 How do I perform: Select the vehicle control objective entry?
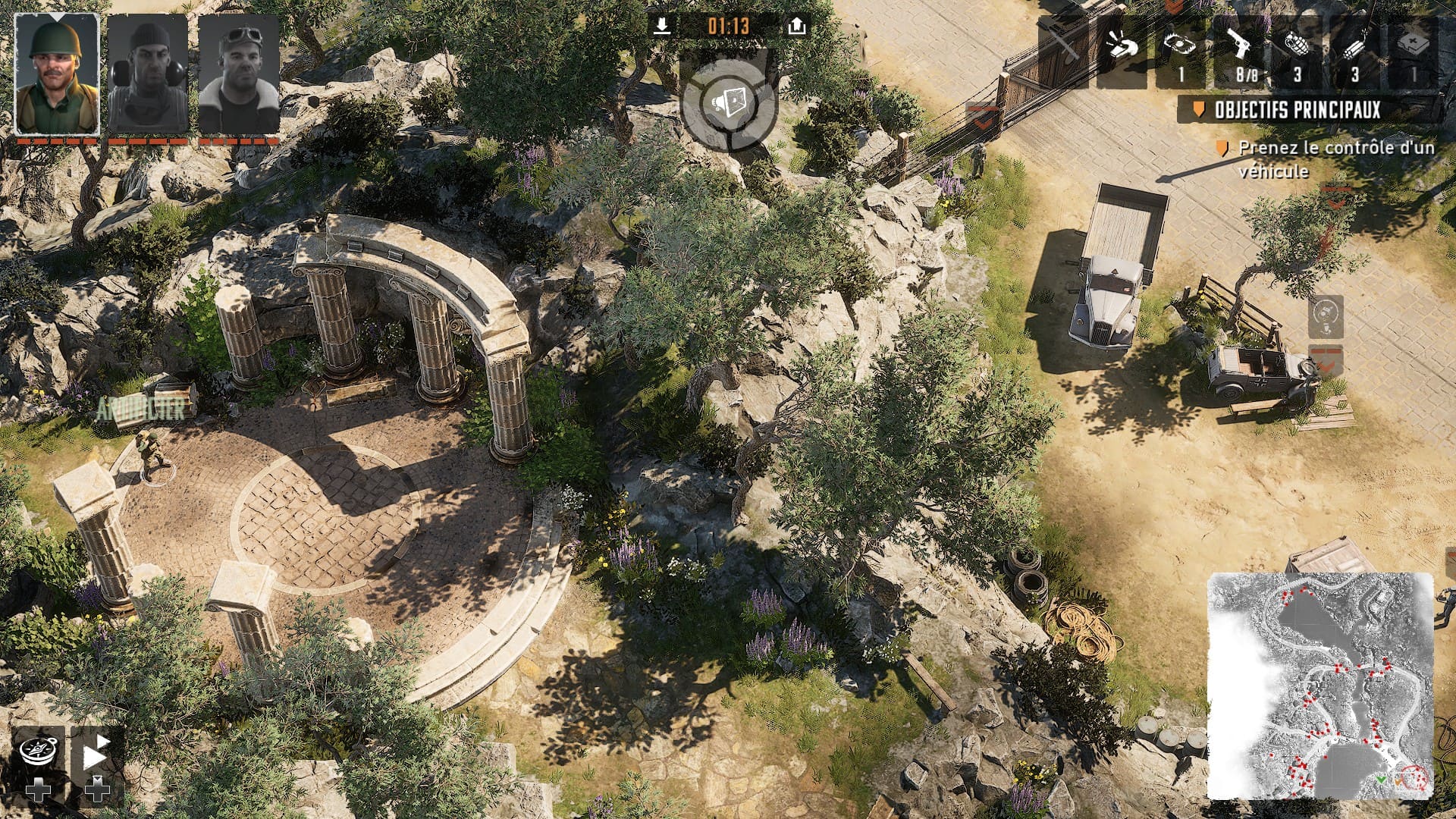tap(1335, 159)
